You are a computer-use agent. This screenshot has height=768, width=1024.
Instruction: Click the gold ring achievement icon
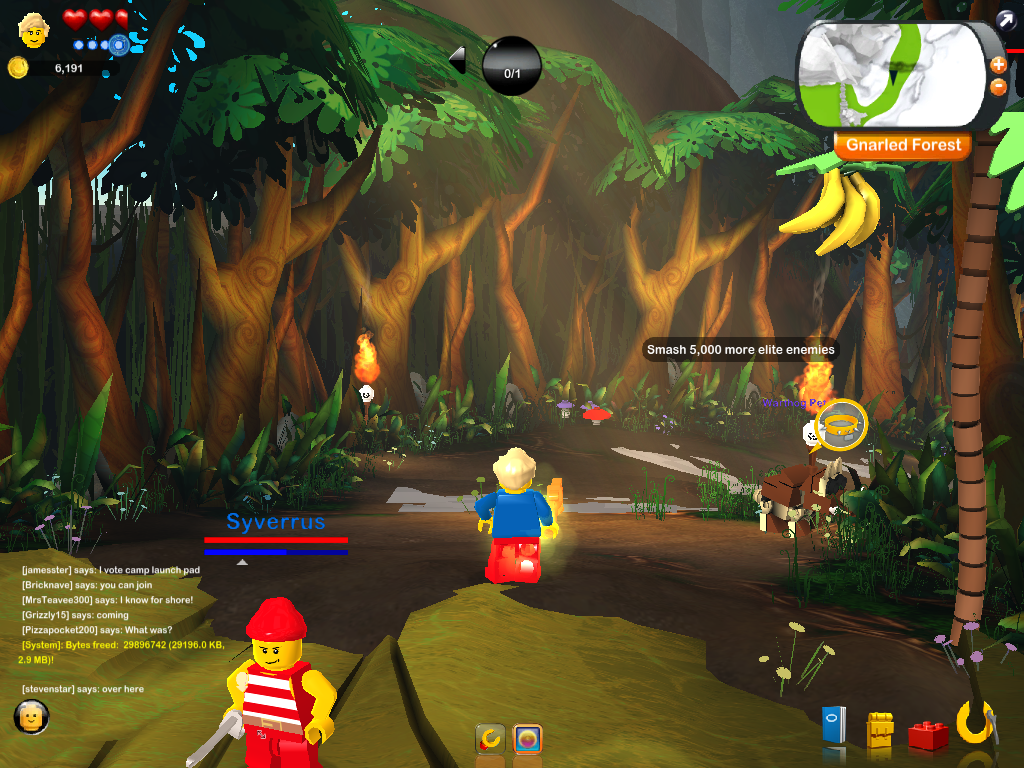840,424
